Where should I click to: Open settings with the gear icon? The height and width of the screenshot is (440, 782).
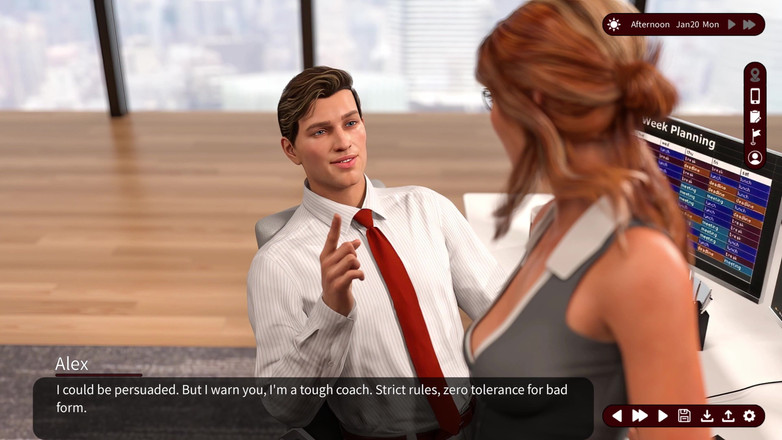pyautogui.click(x=749, y=416)
